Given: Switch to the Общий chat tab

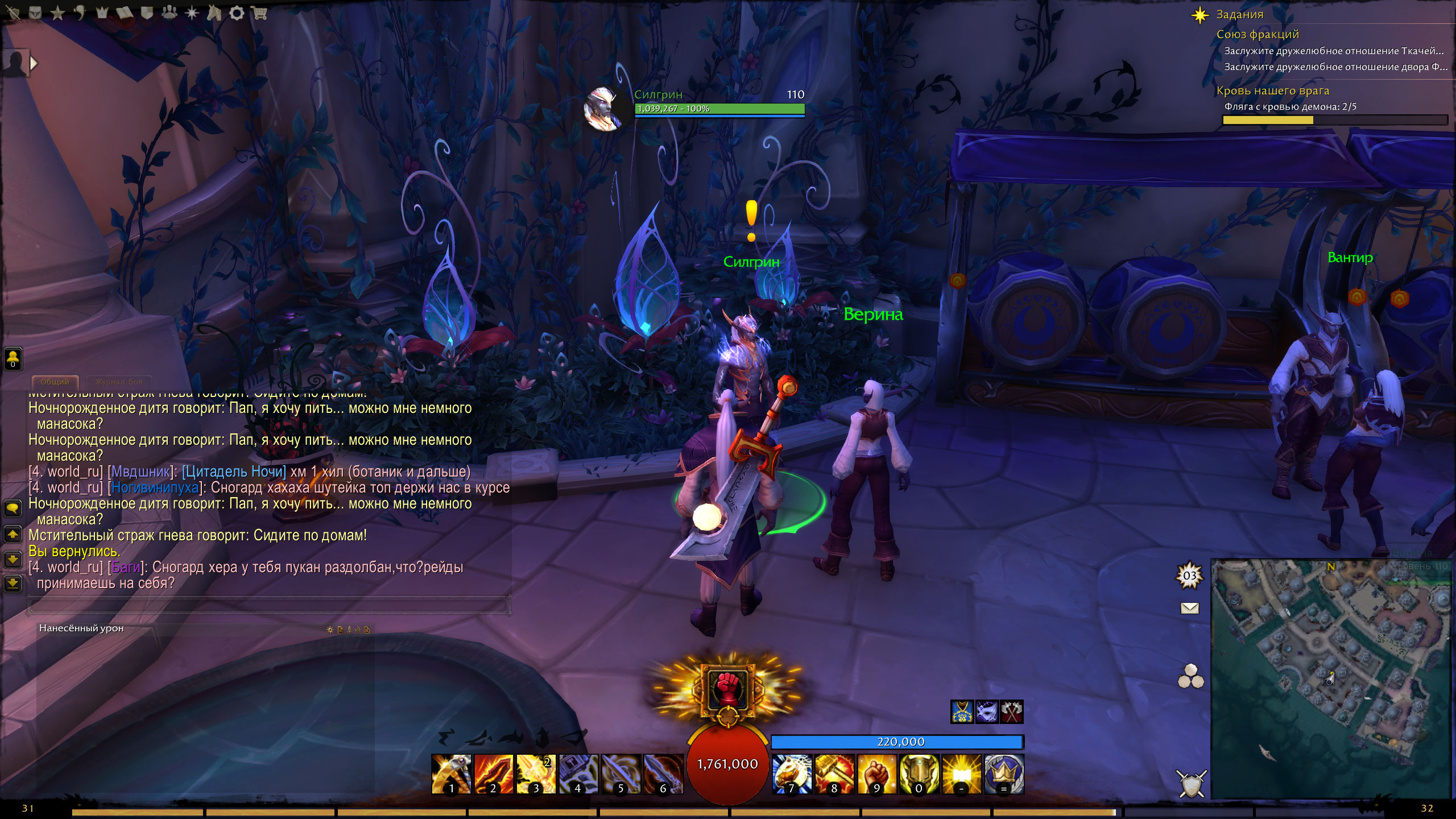Looking at the screenshot, I should coord(55,382).
